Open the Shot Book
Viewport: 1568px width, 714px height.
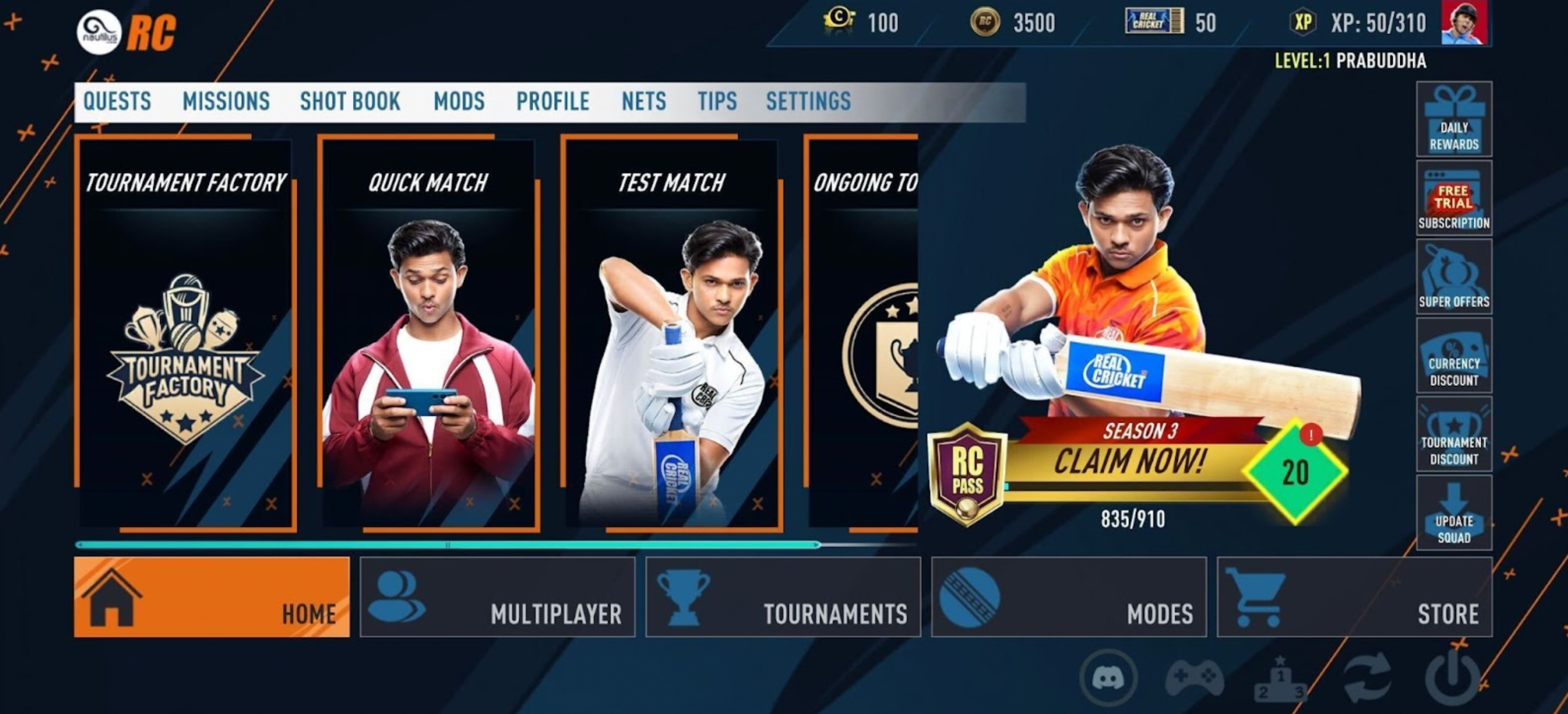(x=350, y=102)
